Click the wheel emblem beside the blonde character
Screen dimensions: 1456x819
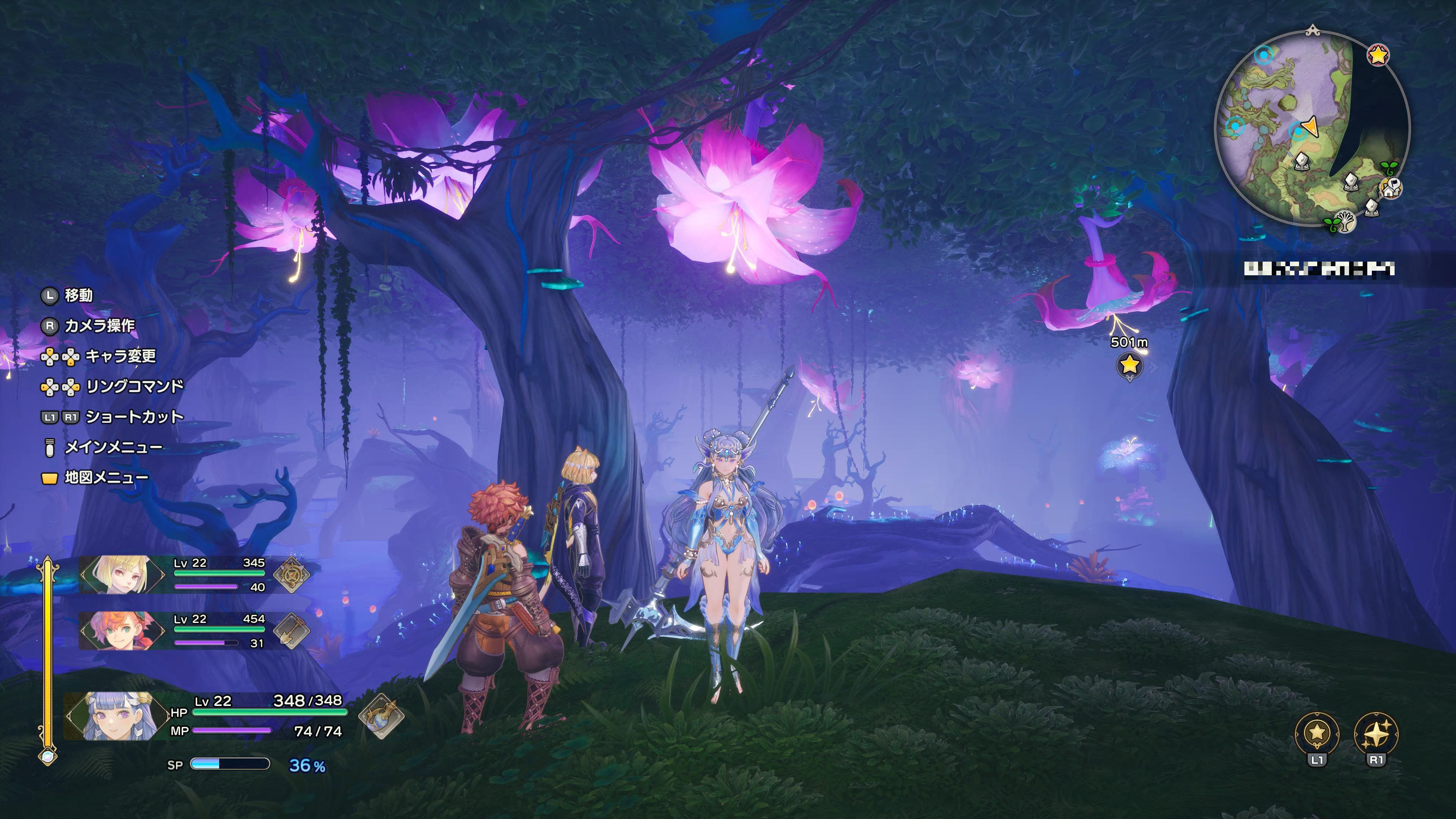pyautogui.click(x=292, y=574)
